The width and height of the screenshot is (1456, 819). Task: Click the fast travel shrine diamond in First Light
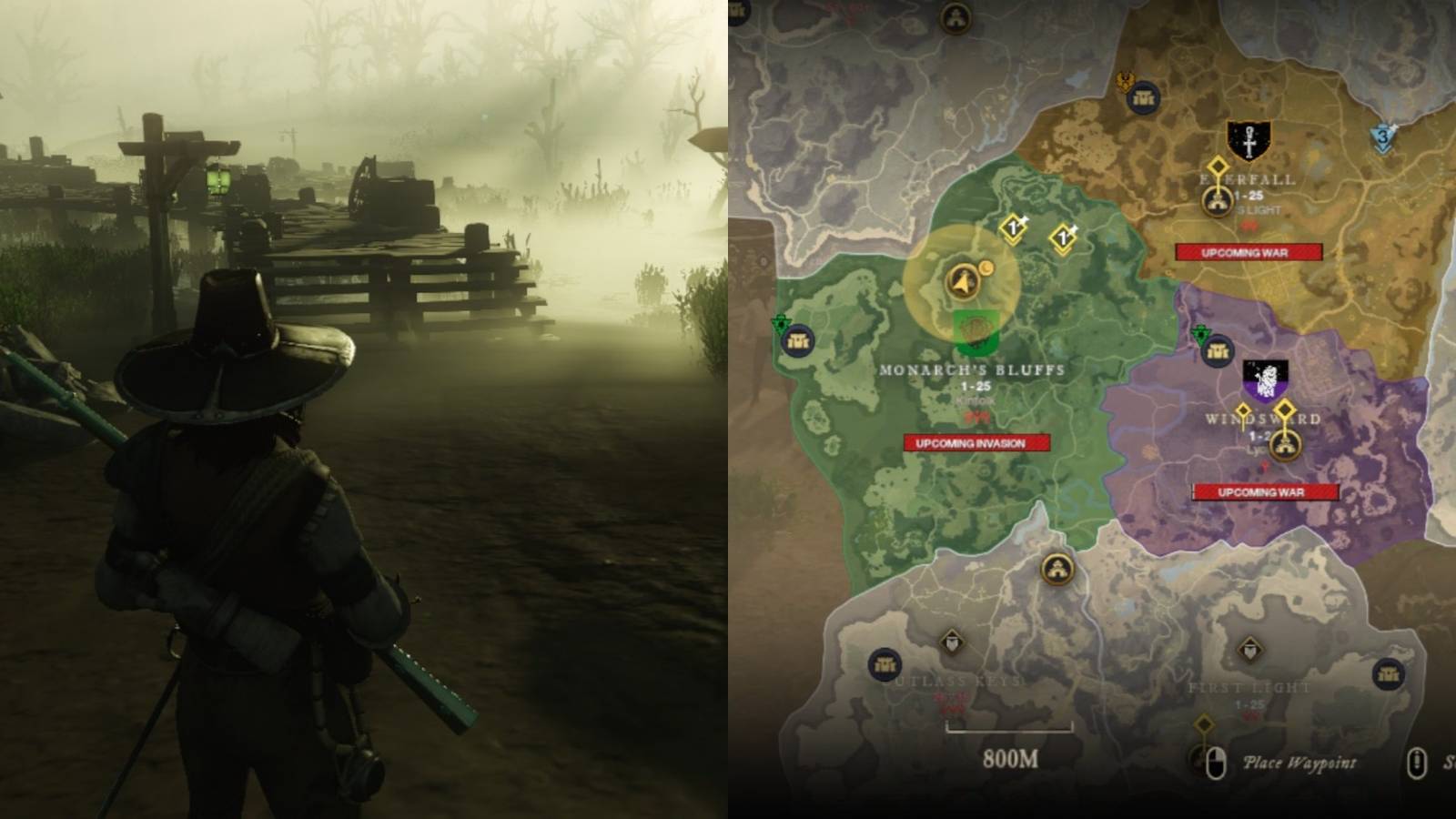pyautogui.click(x=1204, y=723)
